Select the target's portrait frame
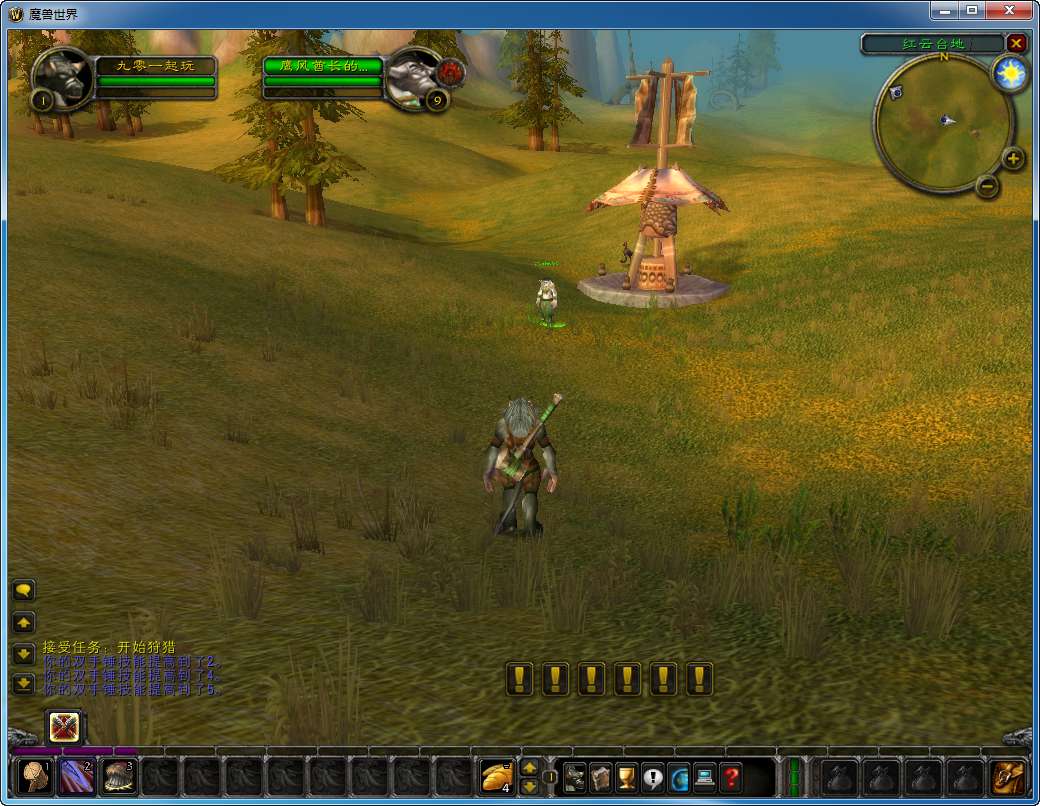Screen dimensions: 1040x806 tap(413, 75)
